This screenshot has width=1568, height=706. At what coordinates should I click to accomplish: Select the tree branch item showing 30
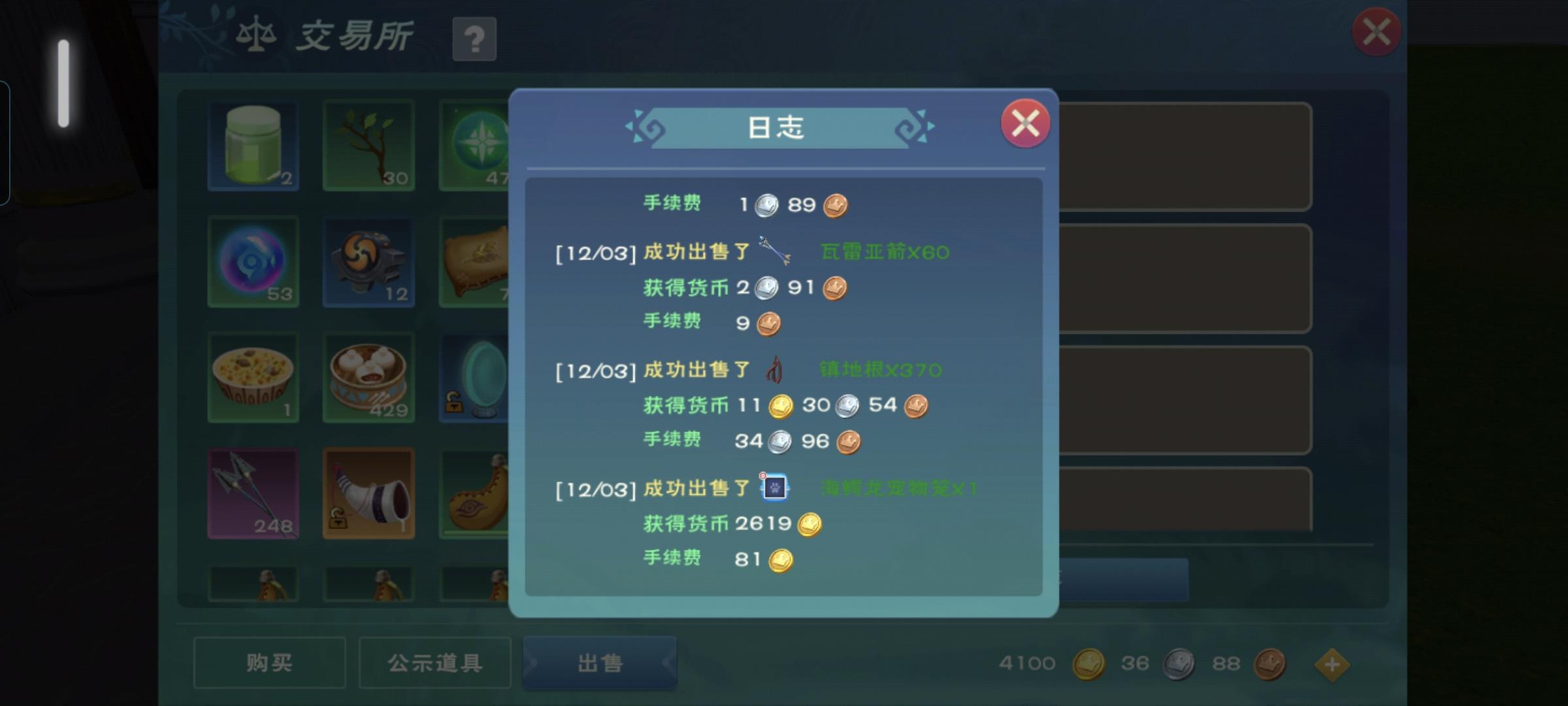point(368,144)
